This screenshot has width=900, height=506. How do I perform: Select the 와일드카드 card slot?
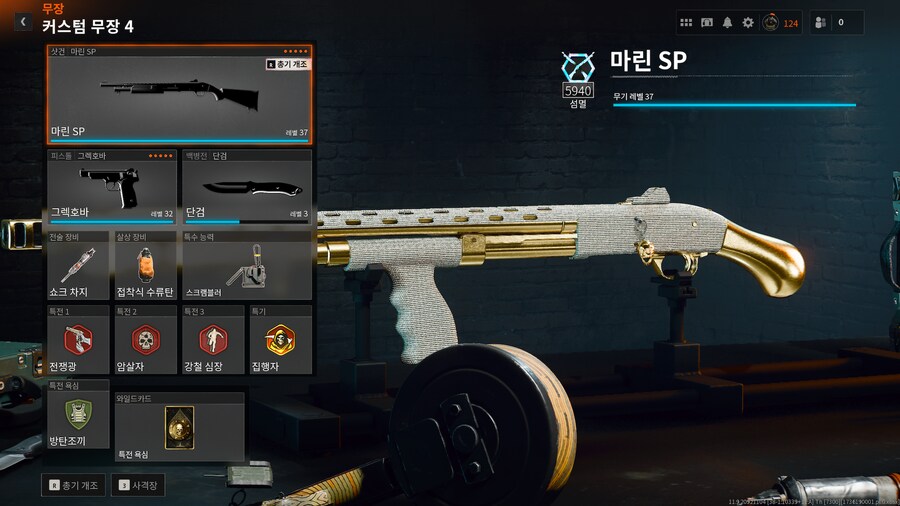[179, 427]
